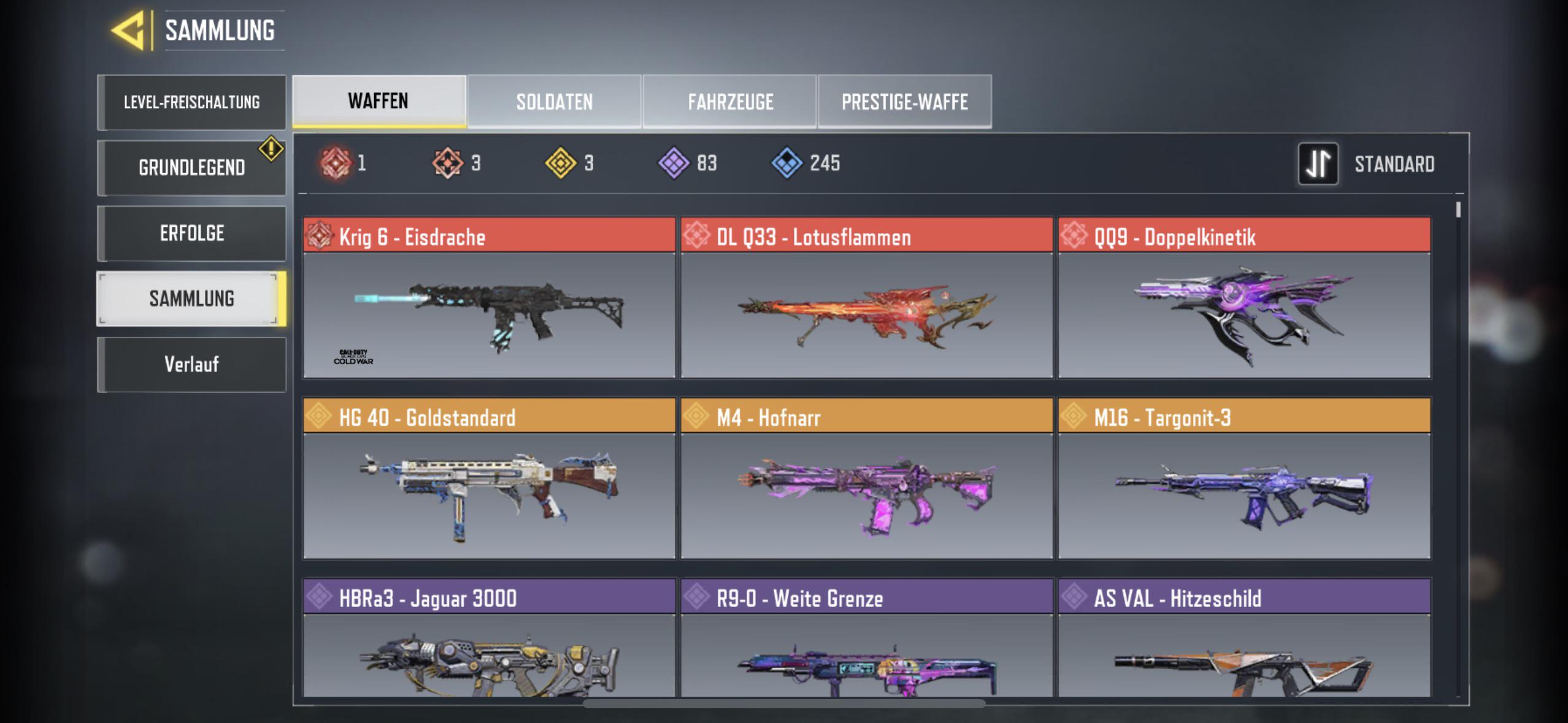Click the sort order icon next to STANDARD
Screen dimensions: 1568x723
tap(1318, 163)
